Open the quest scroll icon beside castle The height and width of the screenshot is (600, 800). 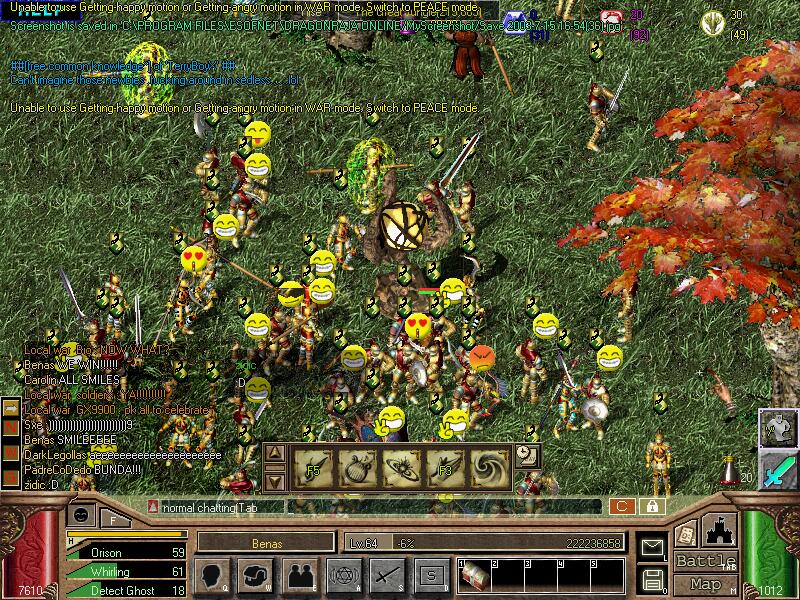tap(685, 534)
